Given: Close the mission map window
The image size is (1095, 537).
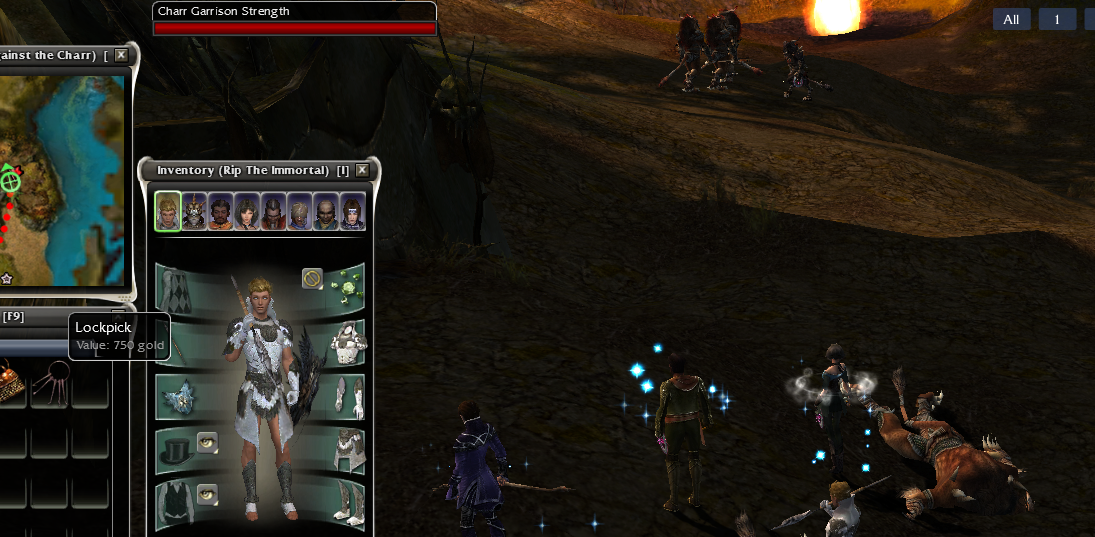Looking at the screenshot, I should [121, 55].
